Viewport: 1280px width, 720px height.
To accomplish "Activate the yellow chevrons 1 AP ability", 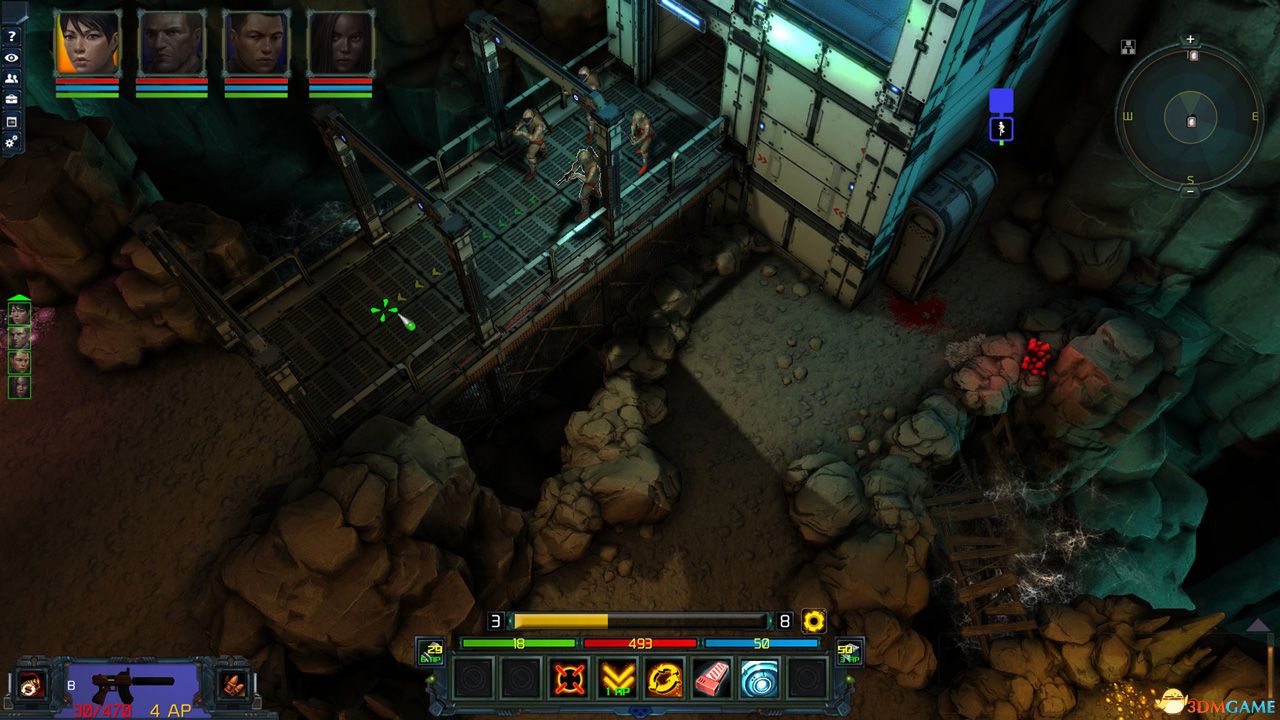I will (617, 680).
